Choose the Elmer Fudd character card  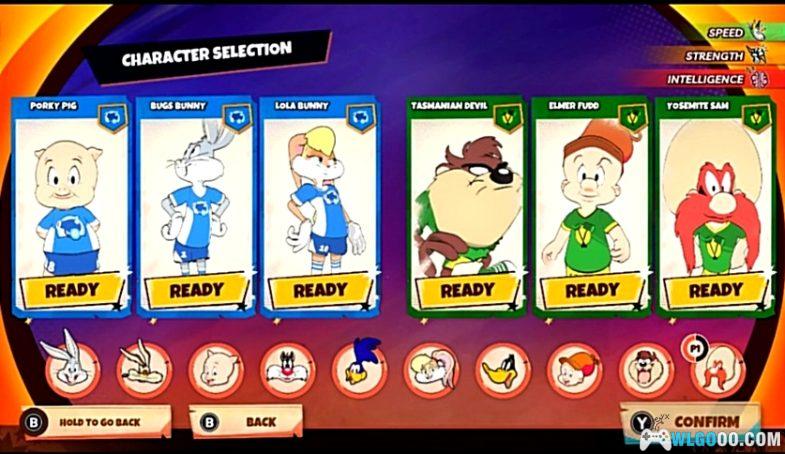pyautogui.click(x=592, y=203)
